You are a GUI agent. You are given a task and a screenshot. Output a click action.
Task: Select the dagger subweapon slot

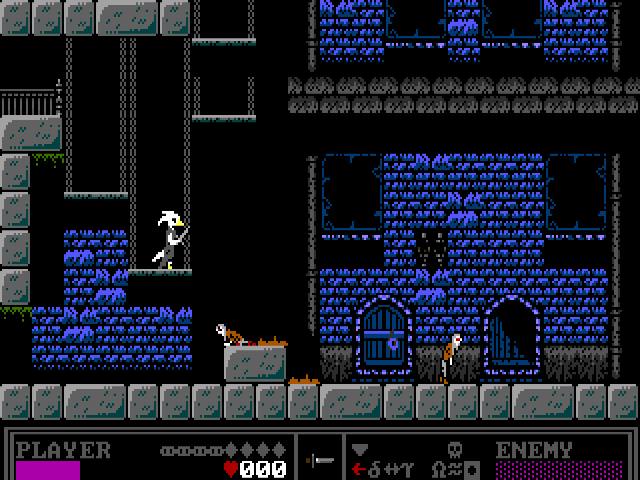[321, 461]
